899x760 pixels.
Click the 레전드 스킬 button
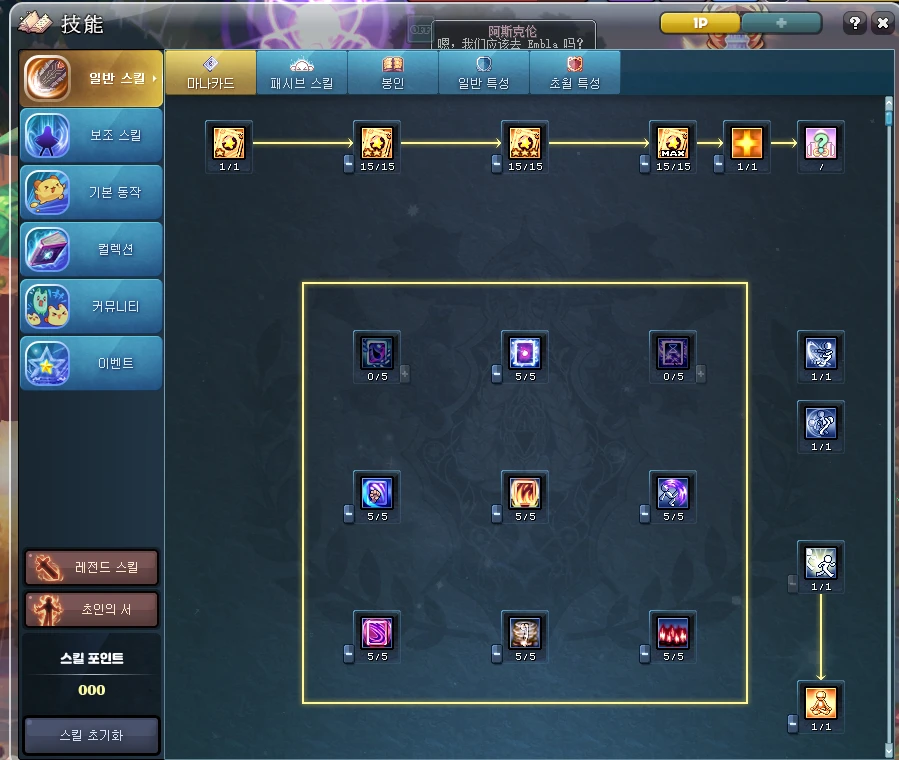pos(92,568)
